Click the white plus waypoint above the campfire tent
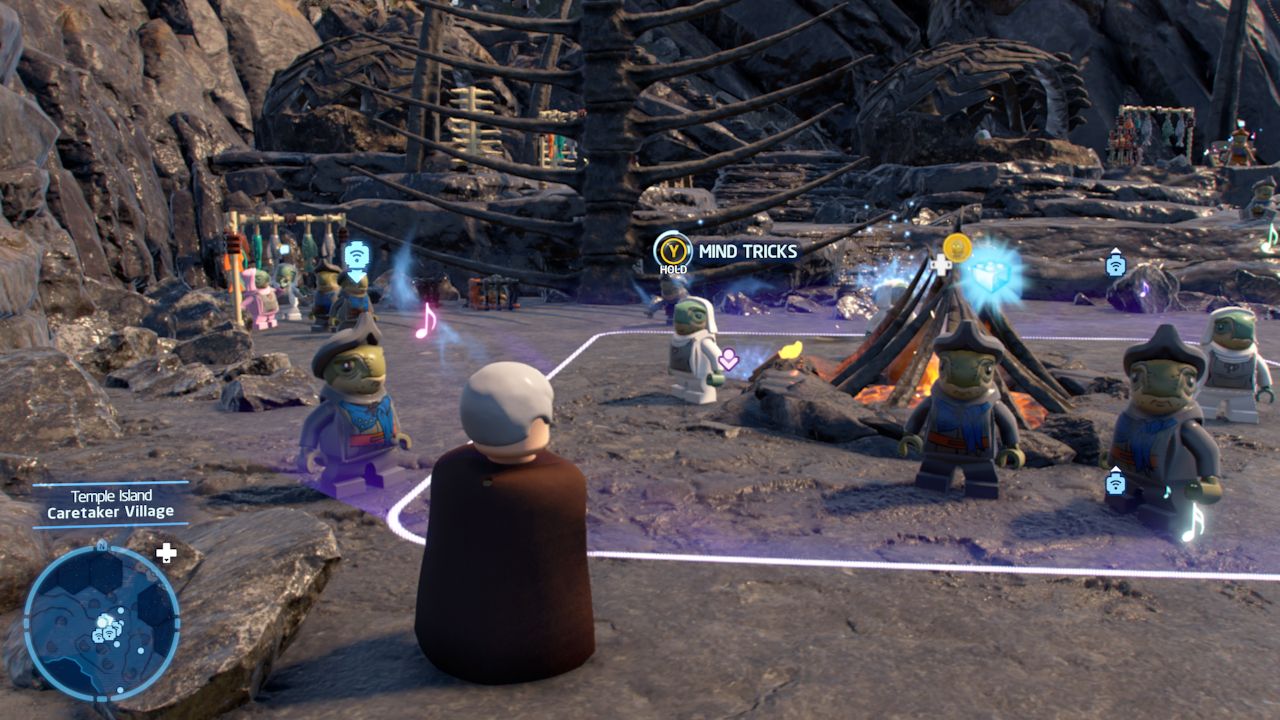This screenshot has height=720, width=1280. [942, 266]
